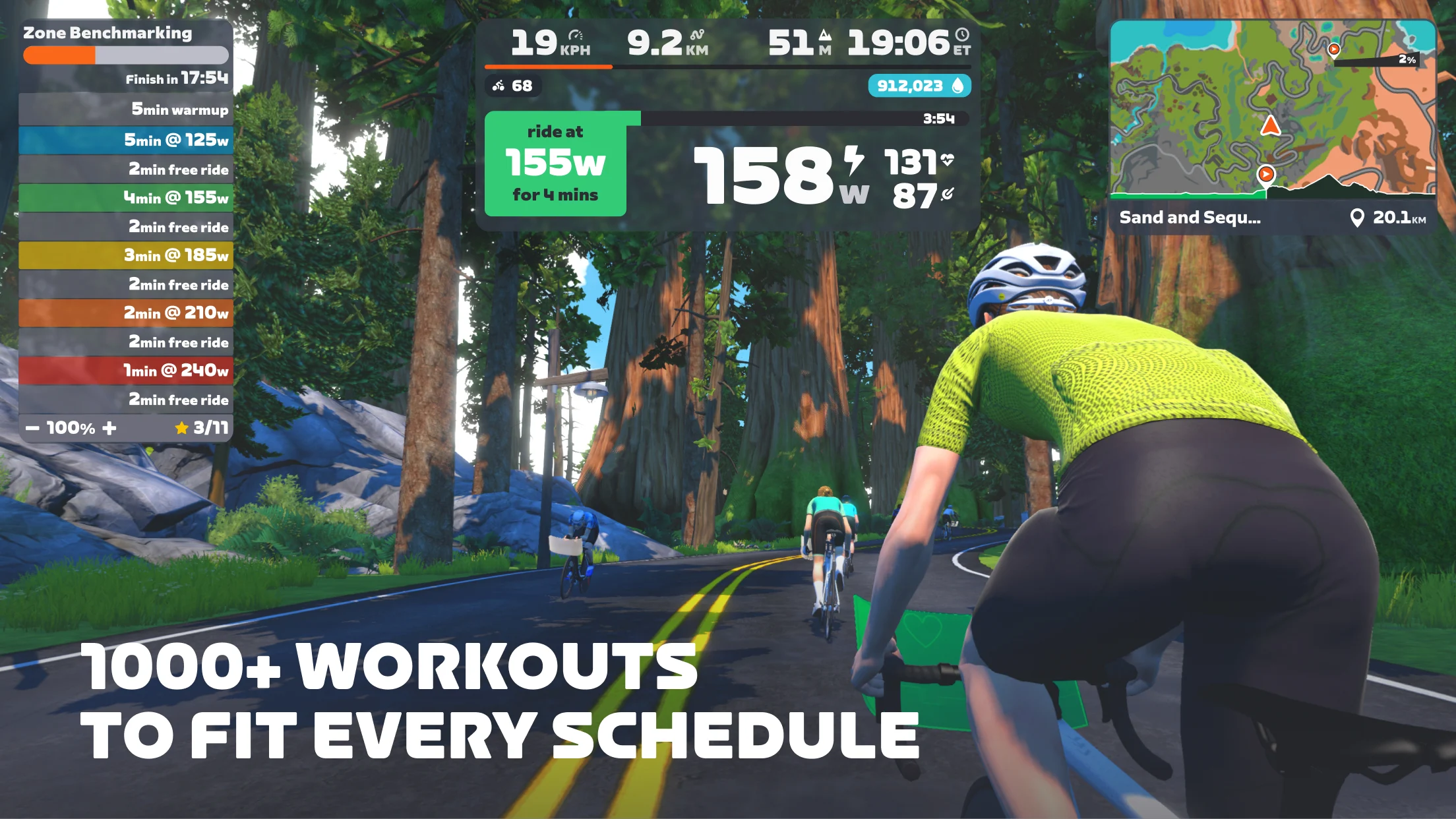Viewport: 1456px width, 819px height.
Task: Increase workout intensity with the plus button
Action: (x=110, y=427)
